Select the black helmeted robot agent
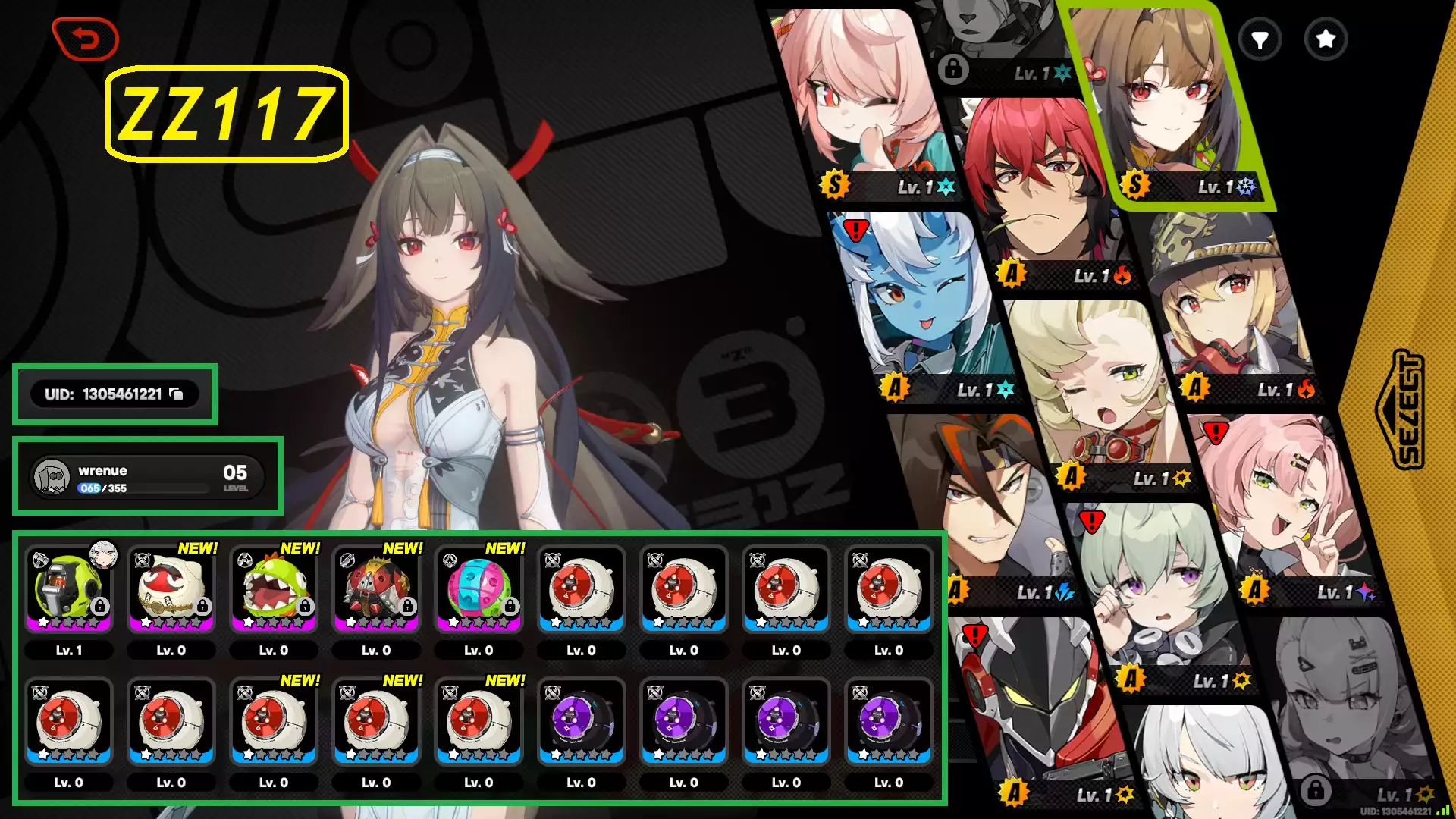This screenshot has height=819, width=1456. click(x=1039, y=705)
